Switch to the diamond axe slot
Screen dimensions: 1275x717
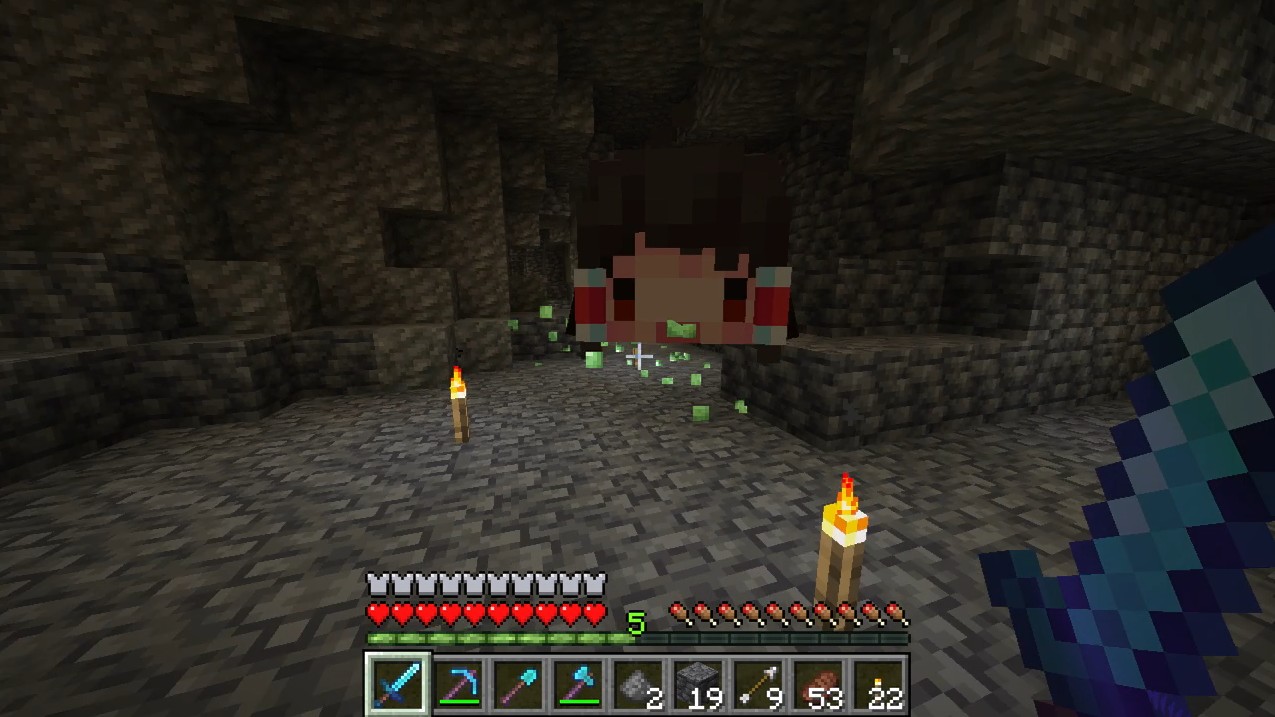pos(577,685)
